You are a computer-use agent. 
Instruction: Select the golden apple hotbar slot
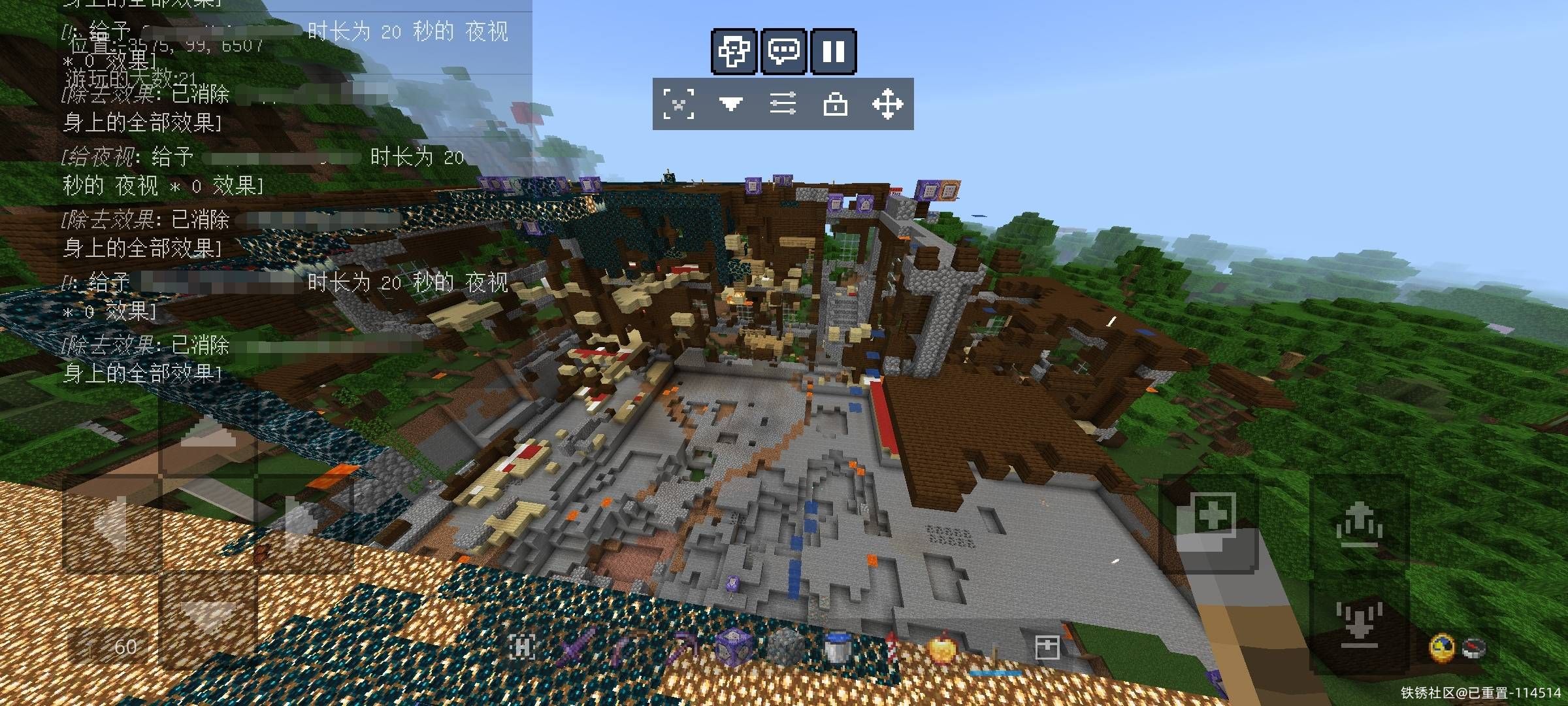pos(941,647)
